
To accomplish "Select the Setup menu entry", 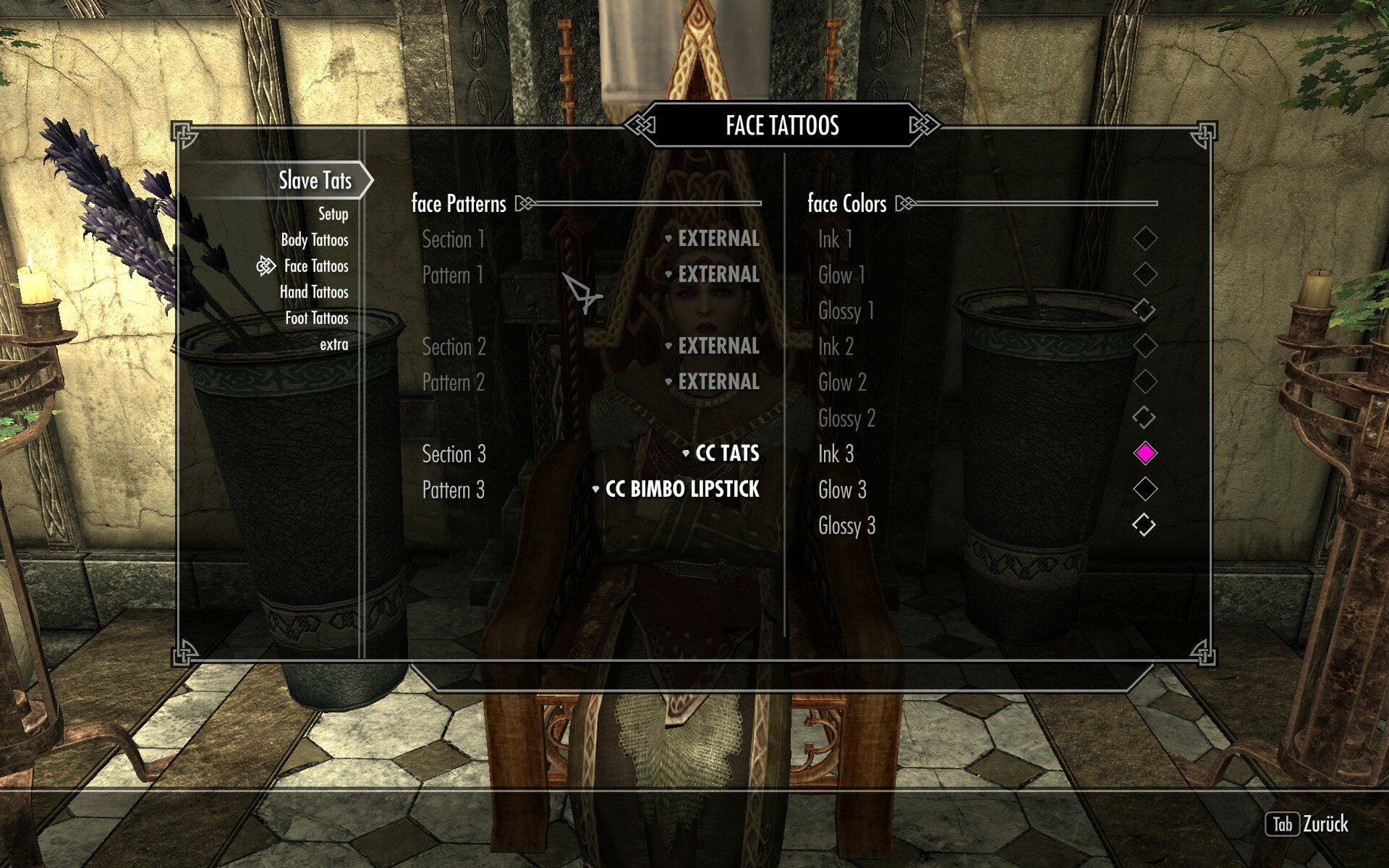I will [x=331, y=214].
